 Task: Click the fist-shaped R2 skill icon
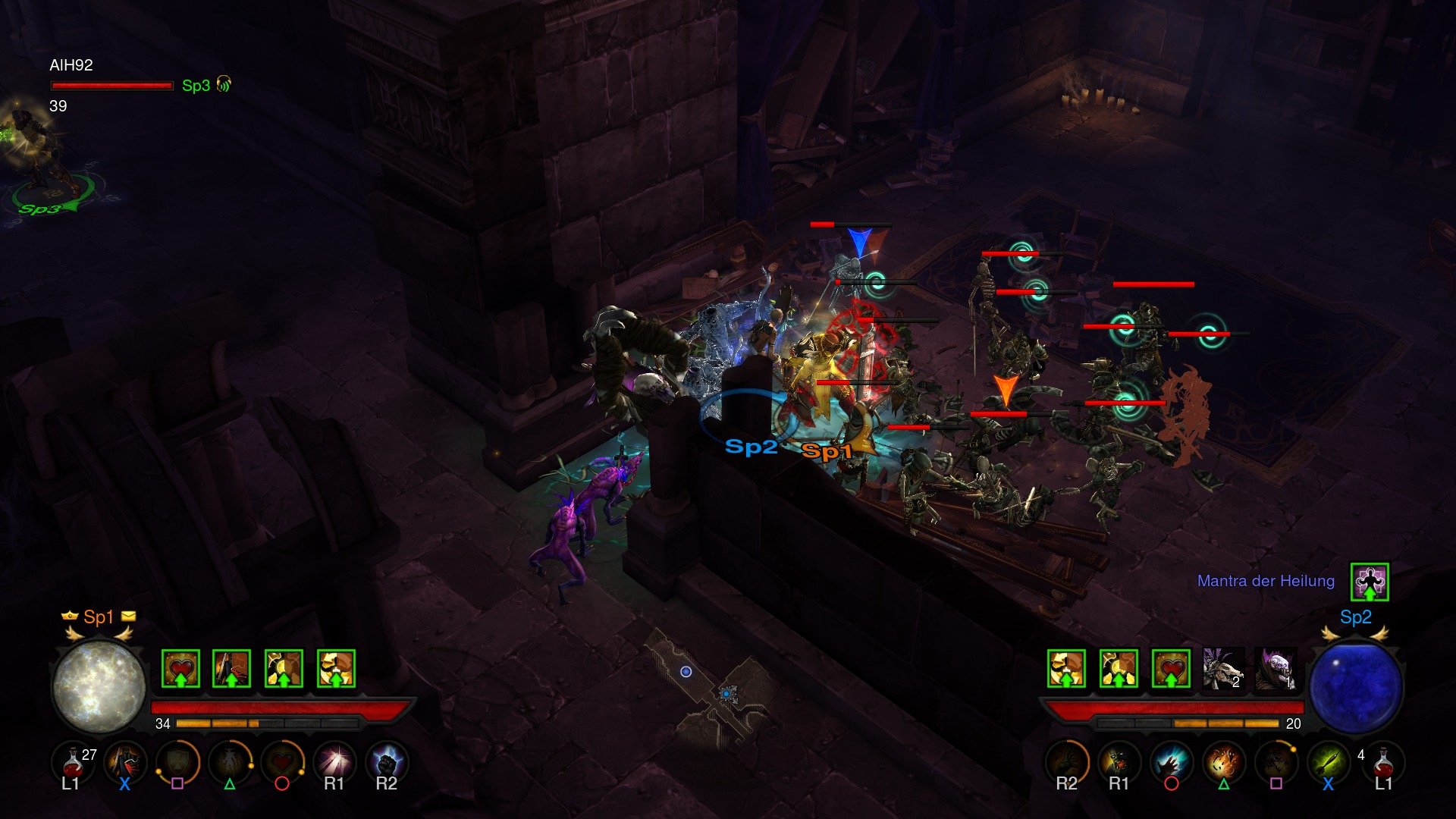[x=387, y=762]
